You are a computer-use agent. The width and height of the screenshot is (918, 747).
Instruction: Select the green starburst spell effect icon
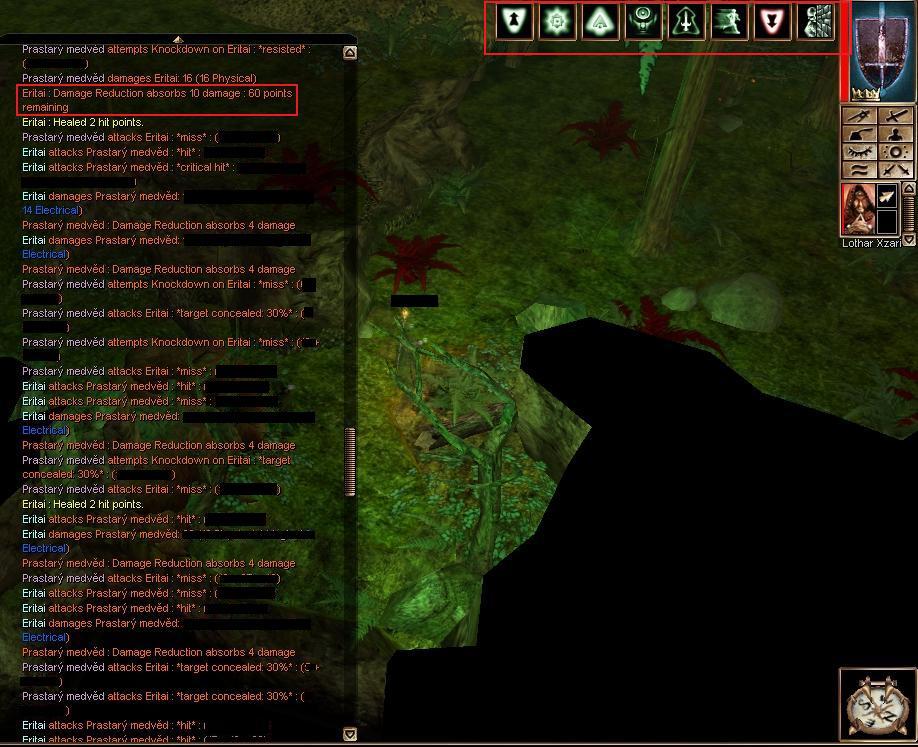[557, 22]
